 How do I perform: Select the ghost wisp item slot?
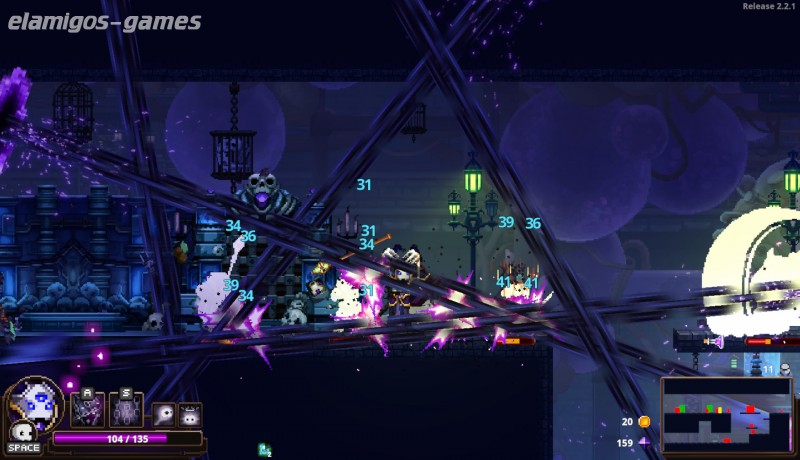click(x=164, y=414)
